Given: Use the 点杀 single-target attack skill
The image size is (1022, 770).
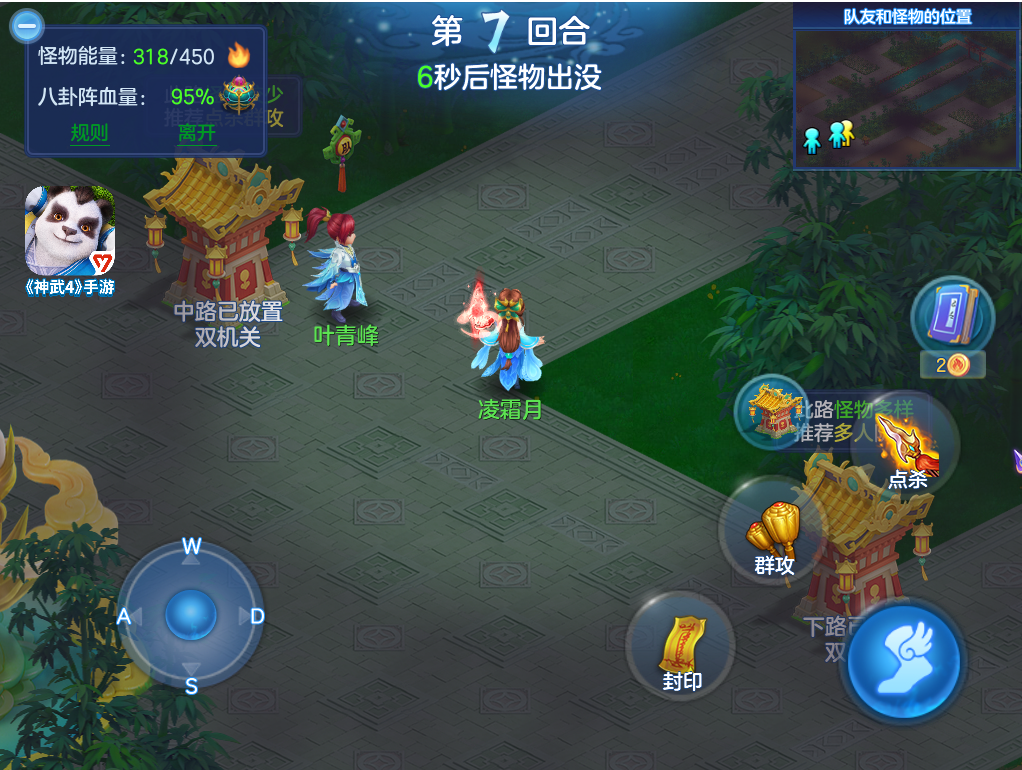Looking at the screenshot, I should tap(907, 451).
